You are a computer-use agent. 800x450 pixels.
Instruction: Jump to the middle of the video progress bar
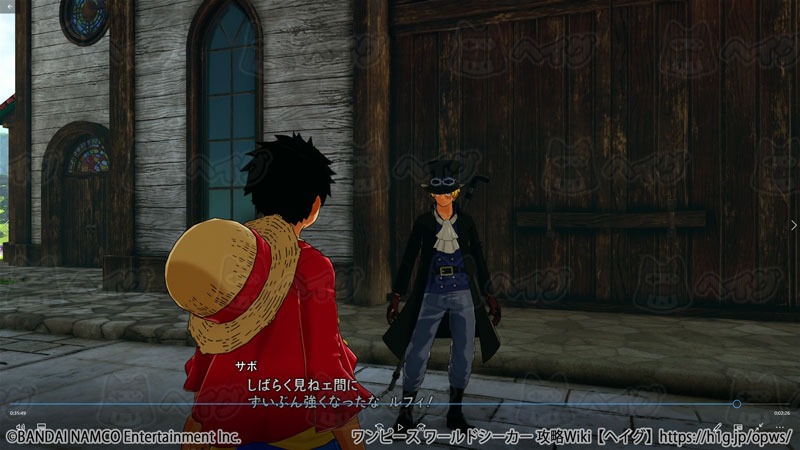tap(400, 404)
